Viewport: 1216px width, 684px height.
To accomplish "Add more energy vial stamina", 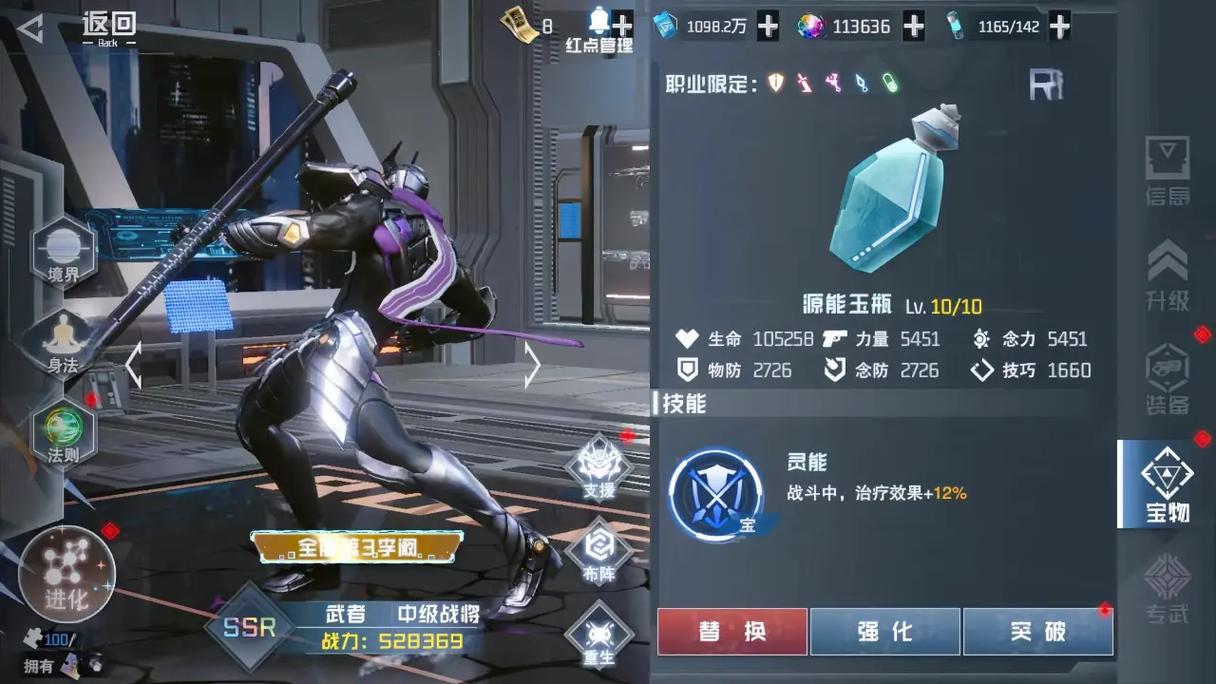I will (1059, 27).
